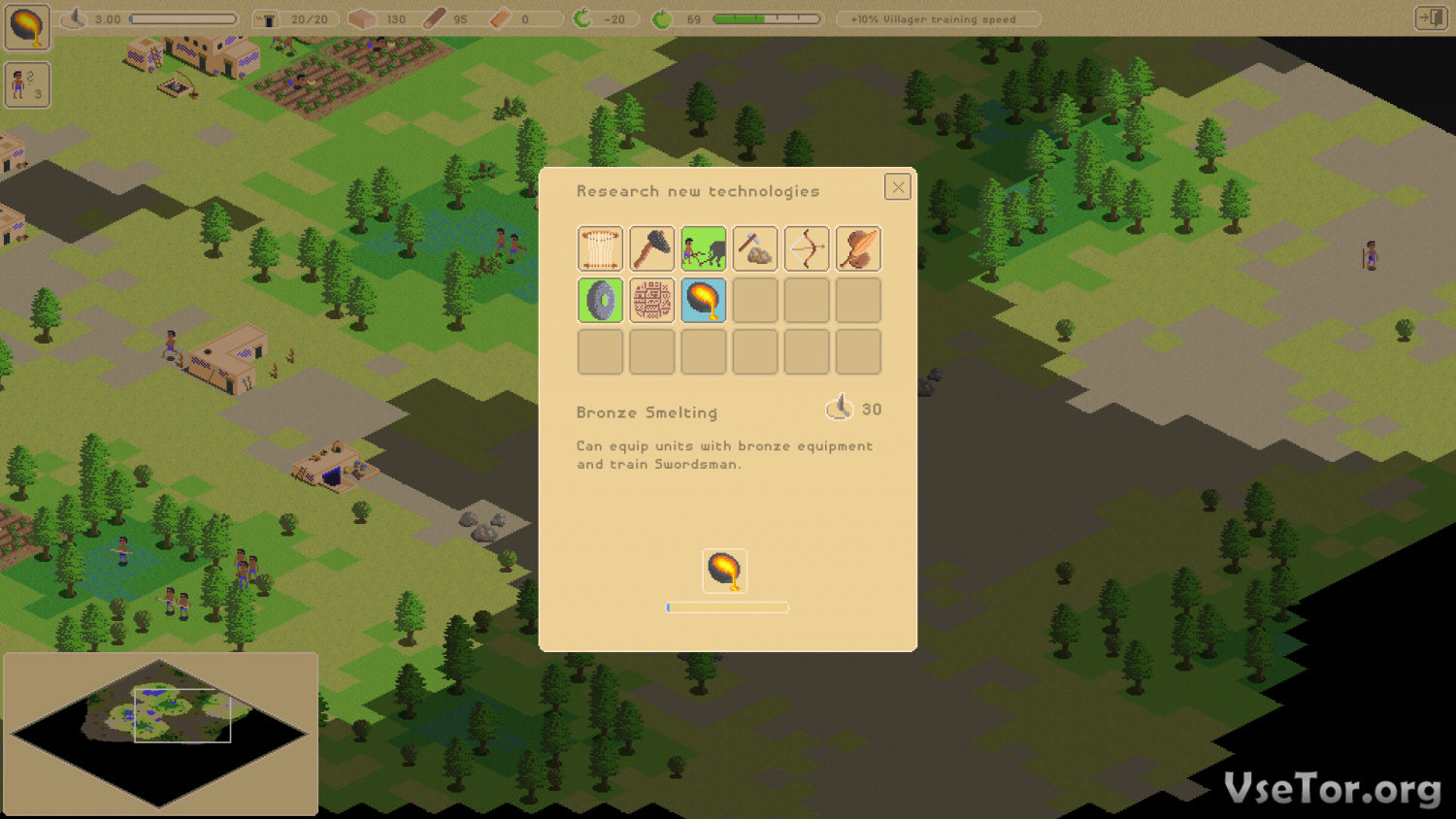Click the minimap to move the view
This screenshot has height=819, width=1456.
[160, 733]
